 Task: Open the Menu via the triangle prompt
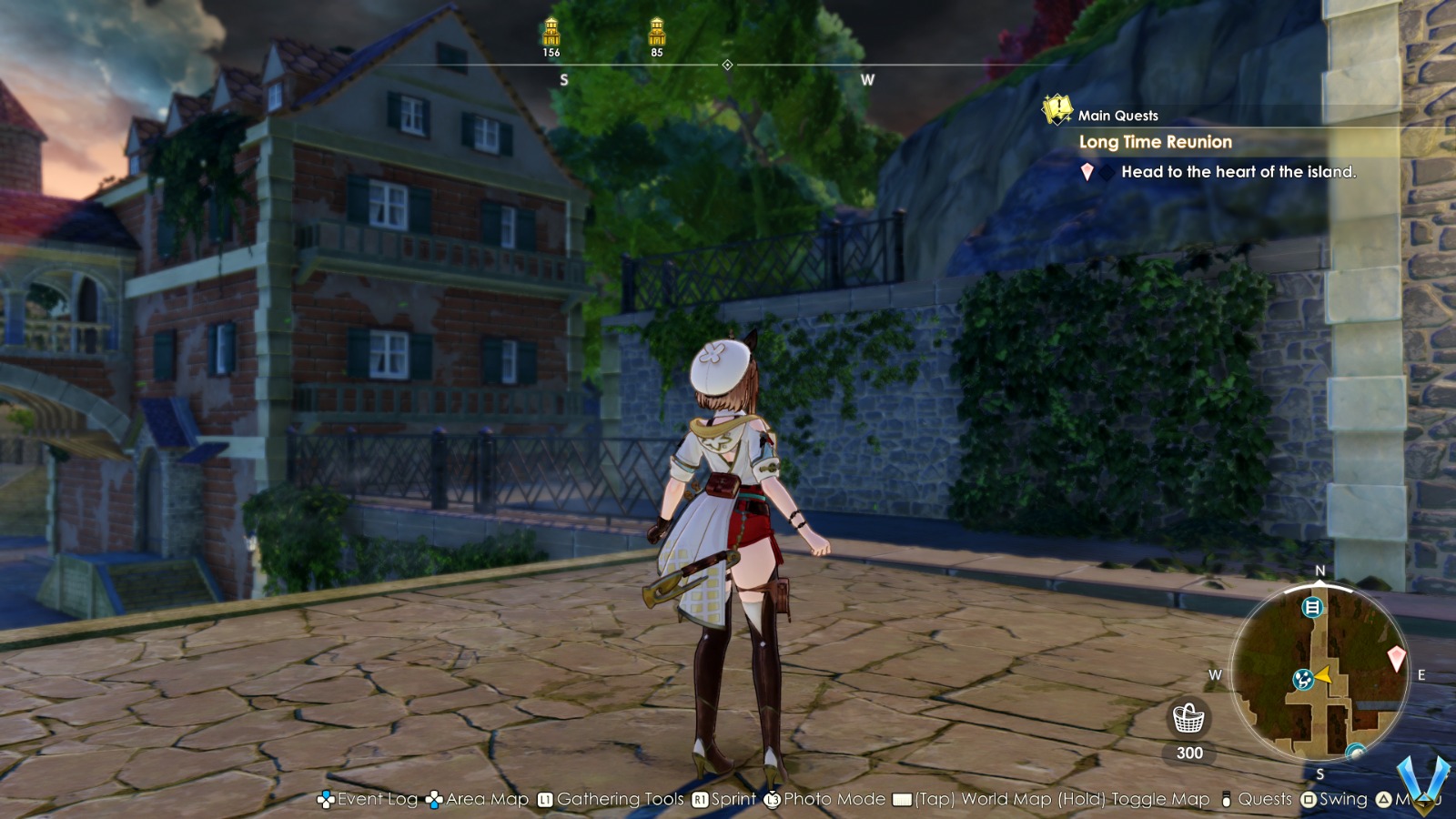1385,800
